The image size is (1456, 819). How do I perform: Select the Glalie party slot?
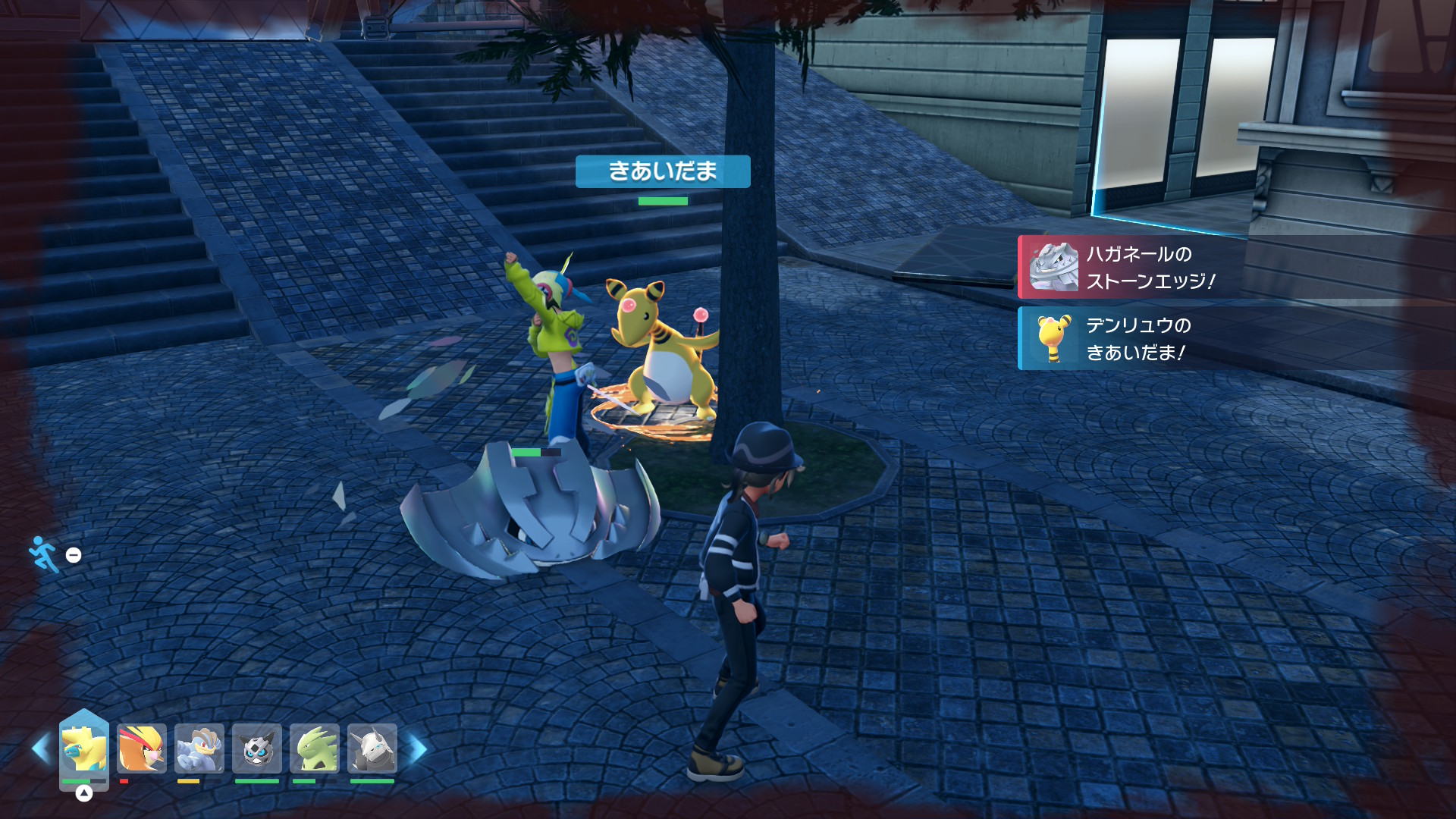tap(257, 749)
